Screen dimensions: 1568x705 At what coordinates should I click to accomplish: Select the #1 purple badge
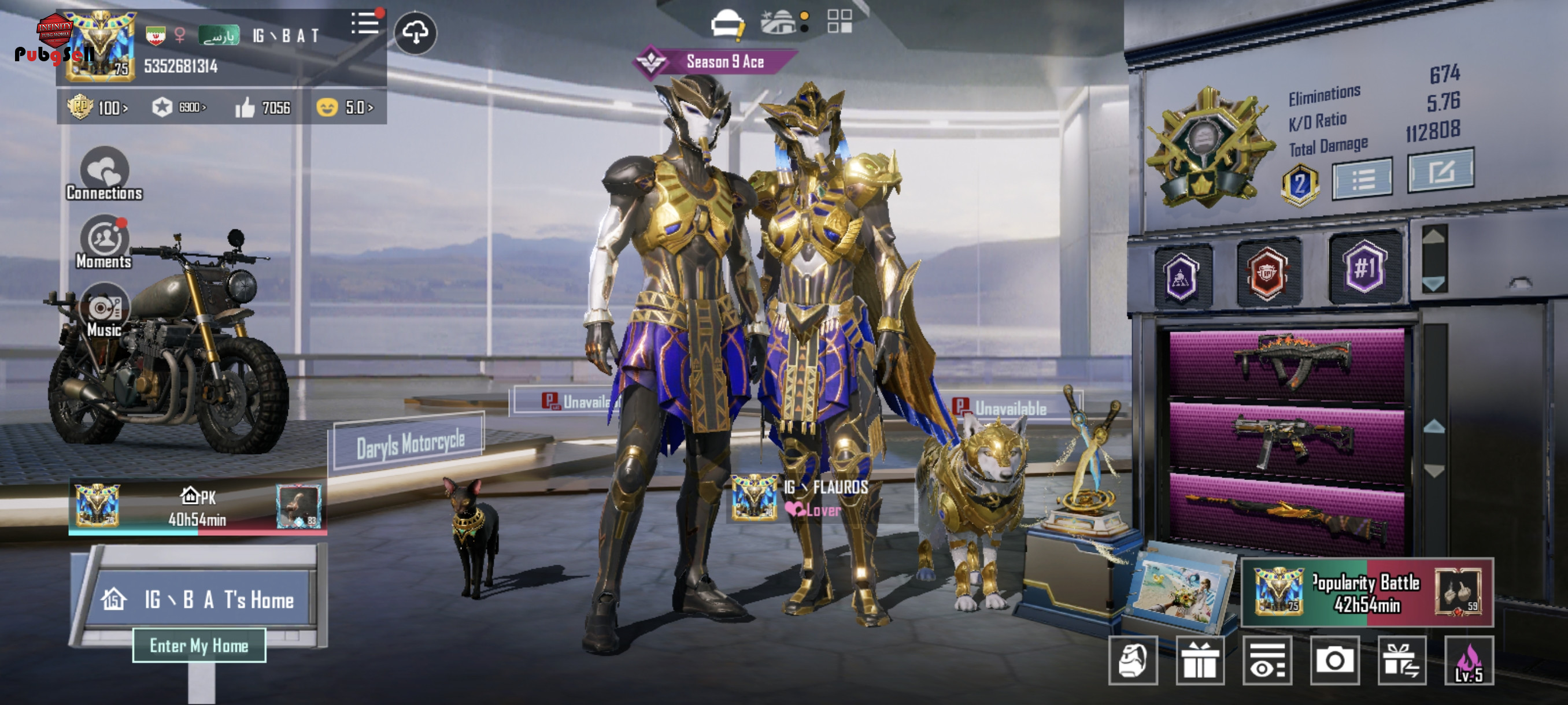tap(1364, 268)
